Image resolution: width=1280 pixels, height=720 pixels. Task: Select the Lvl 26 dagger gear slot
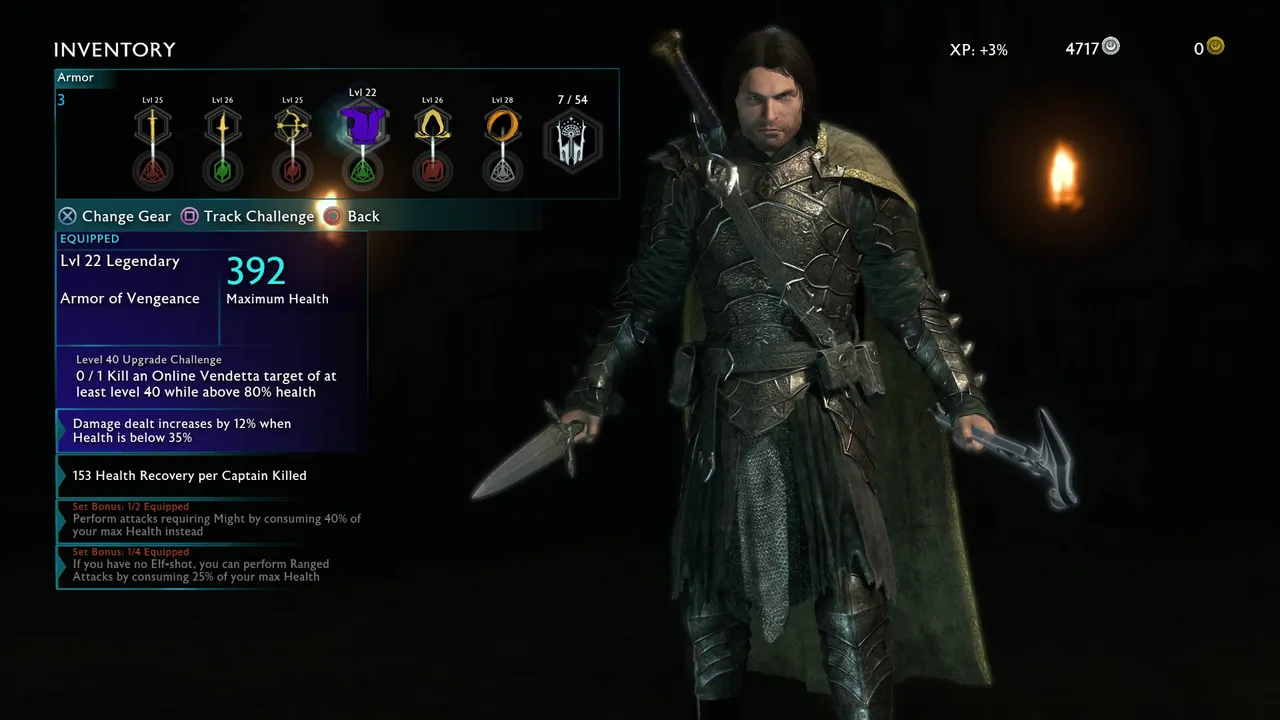pyautogui.click(x=222, y=125)
